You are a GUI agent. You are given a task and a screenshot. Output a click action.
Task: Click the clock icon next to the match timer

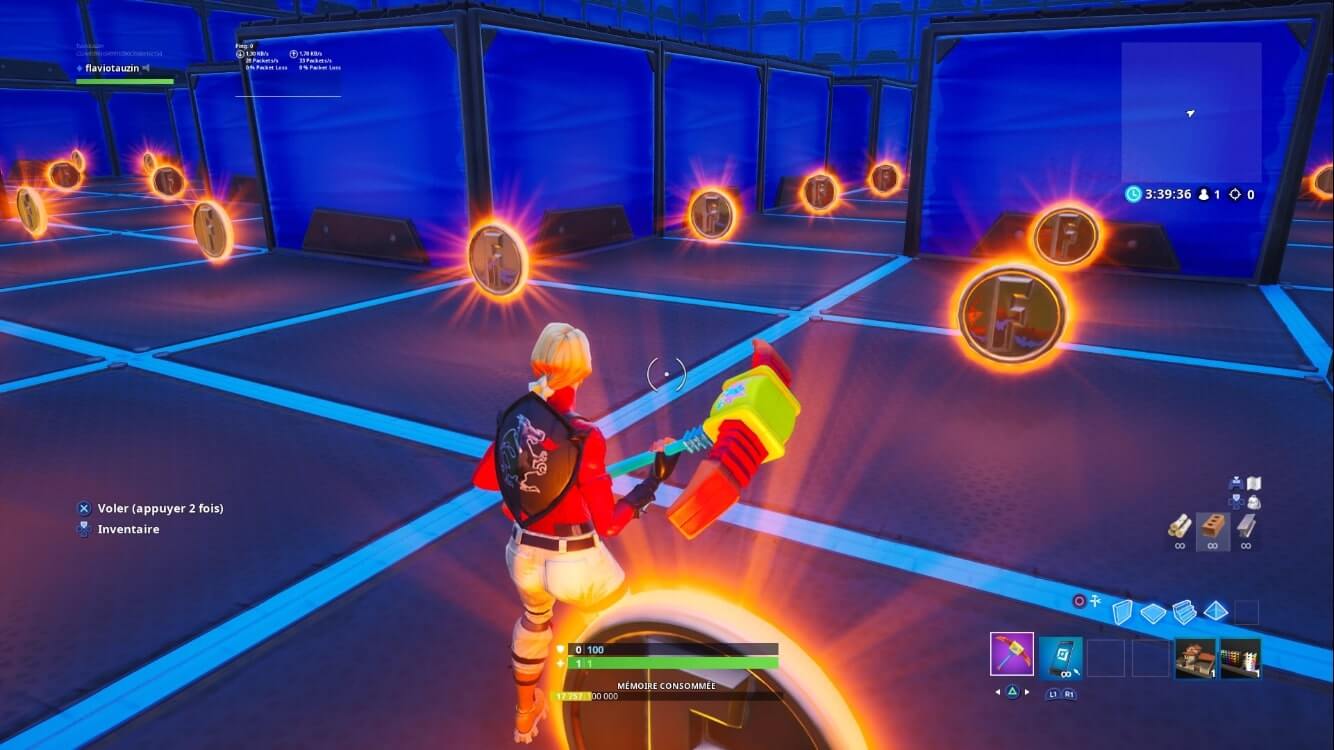[x=1134, y=193]
